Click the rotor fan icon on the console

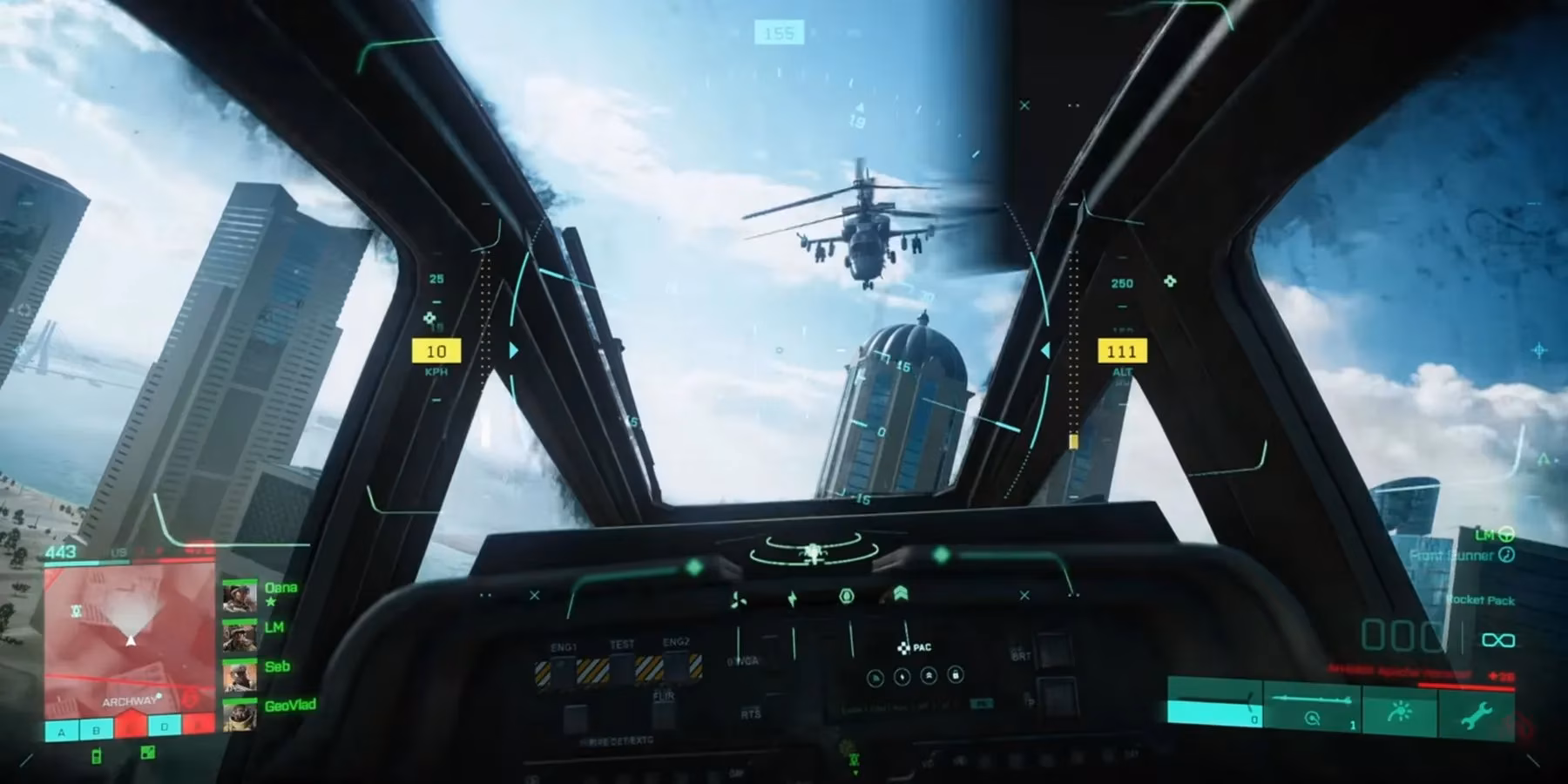point(738,600)
